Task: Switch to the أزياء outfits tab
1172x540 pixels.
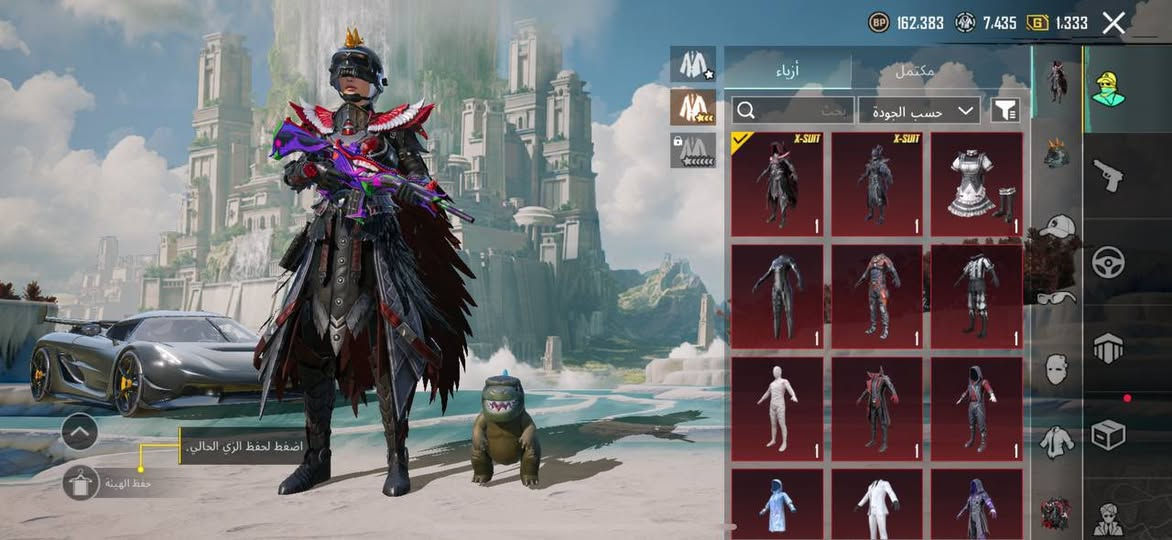Action: point(788,70)
